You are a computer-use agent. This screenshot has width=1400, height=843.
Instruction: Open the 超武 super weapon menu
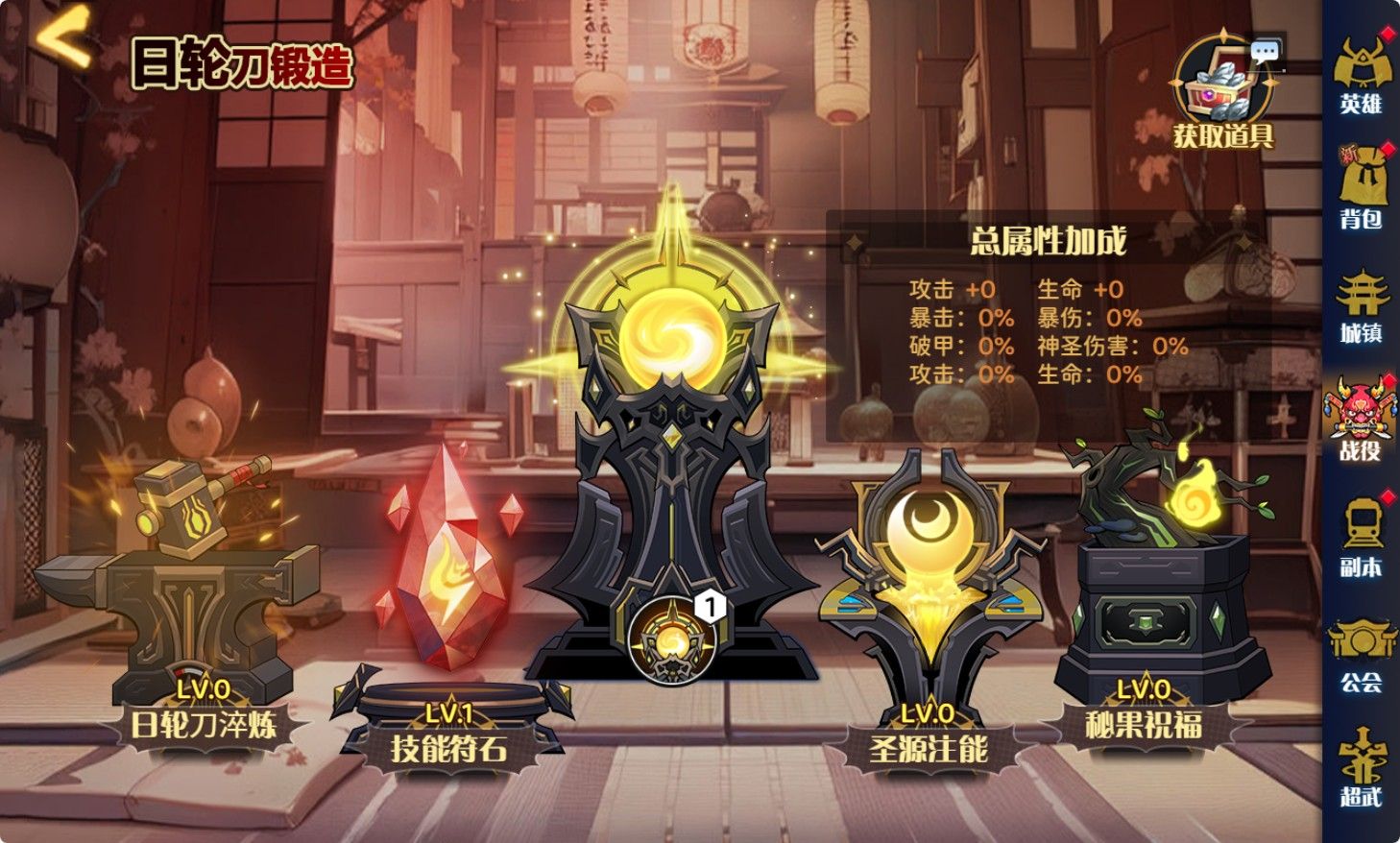(x=1361, y=768)
